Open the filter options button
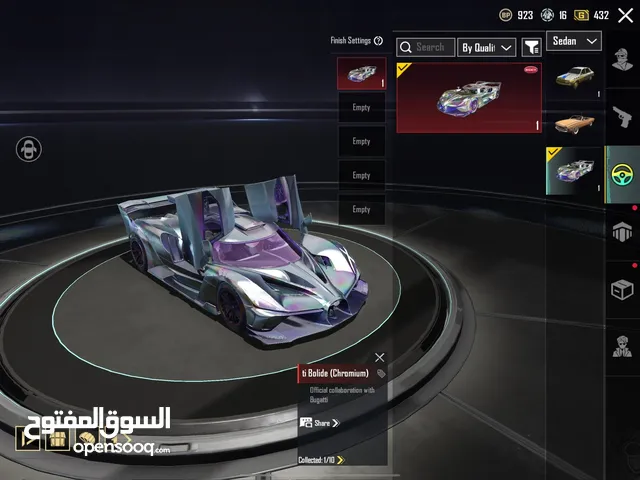This screenshot has height=480, width=640. click(x=532, y=47)
